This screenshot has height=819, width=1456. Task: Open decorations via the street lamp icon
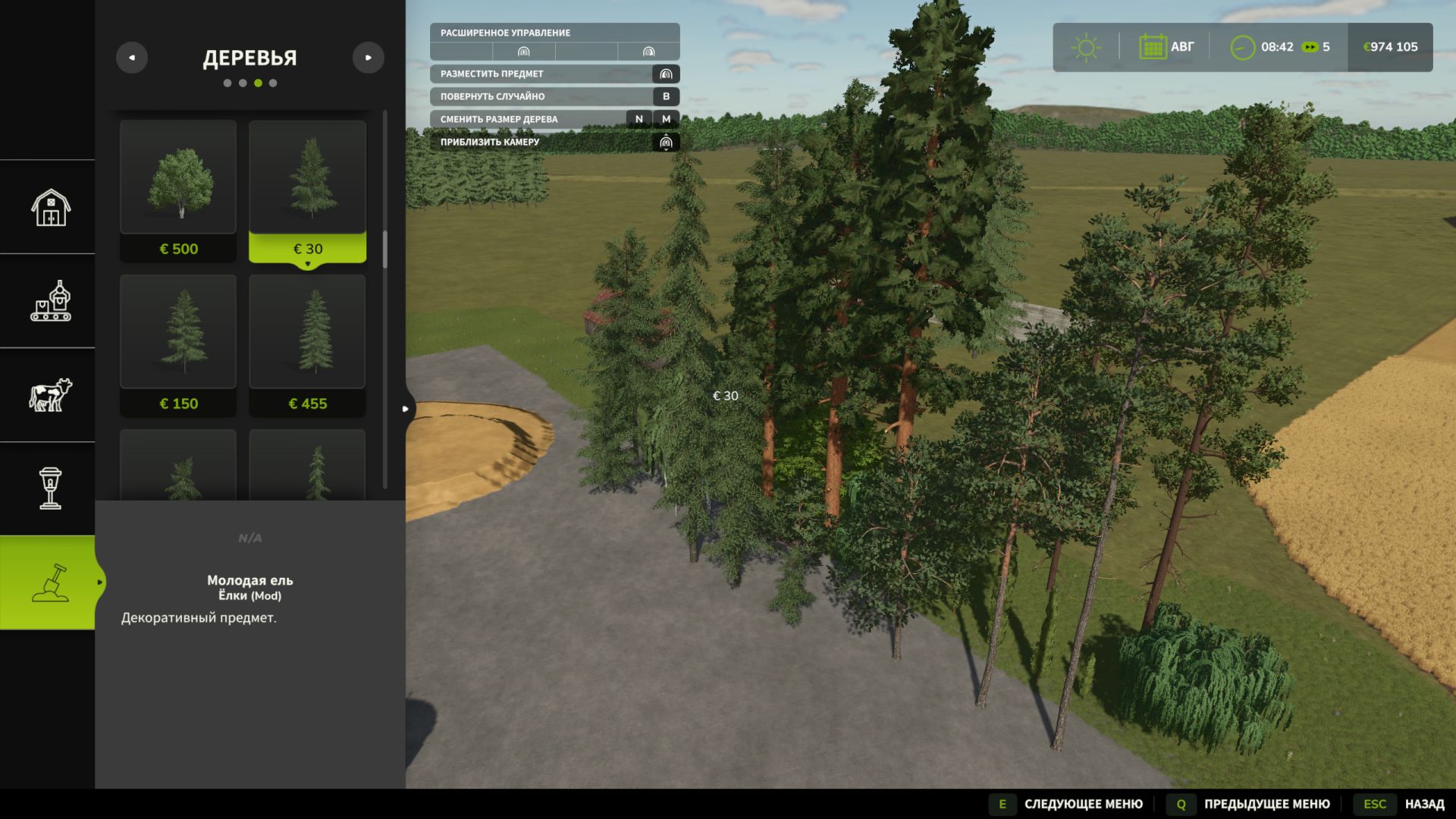pyautogui.click(x=49, y=489)
